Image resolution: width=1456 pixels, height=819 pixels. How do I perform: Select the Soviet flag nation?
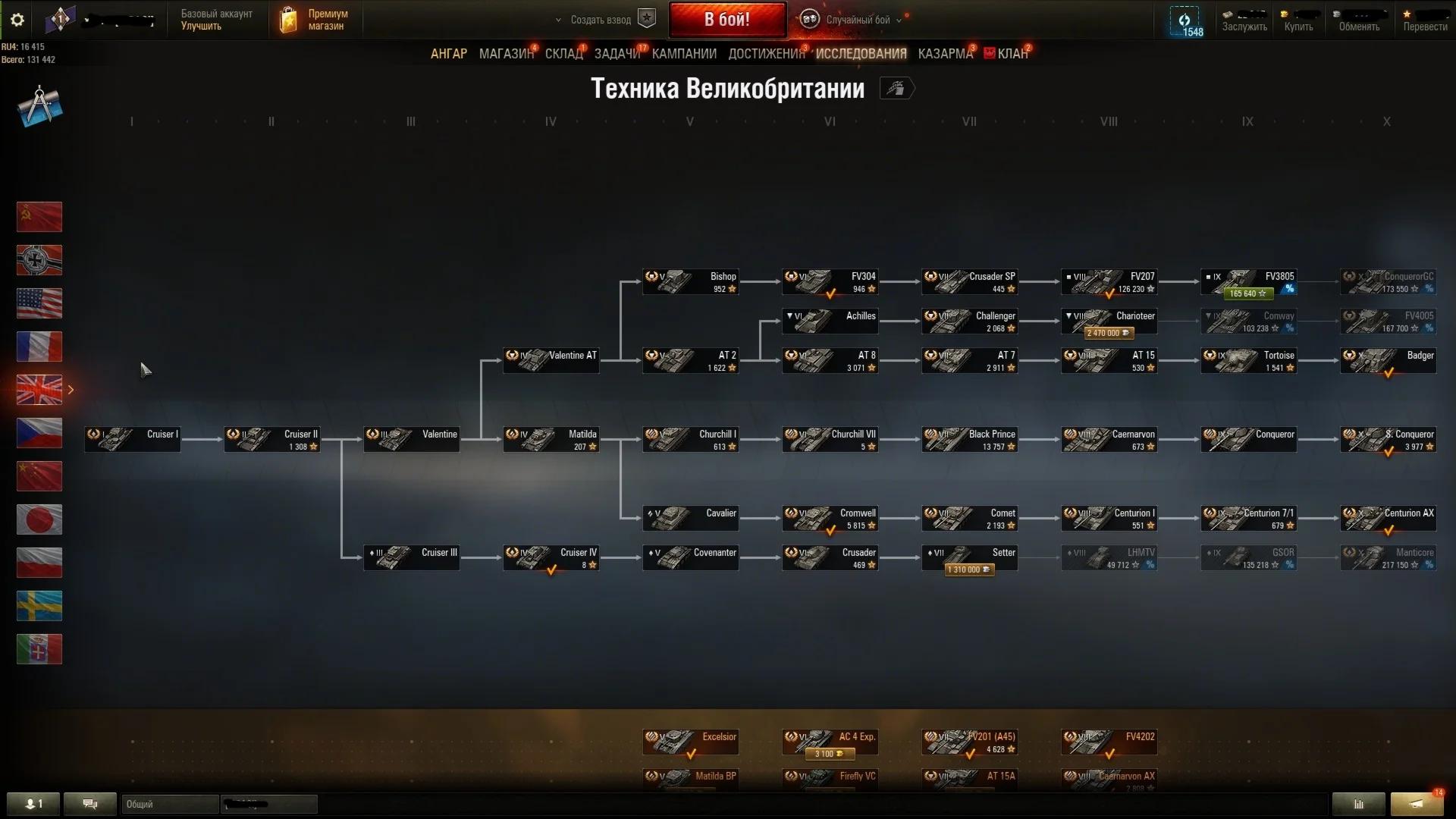point(39,217)
